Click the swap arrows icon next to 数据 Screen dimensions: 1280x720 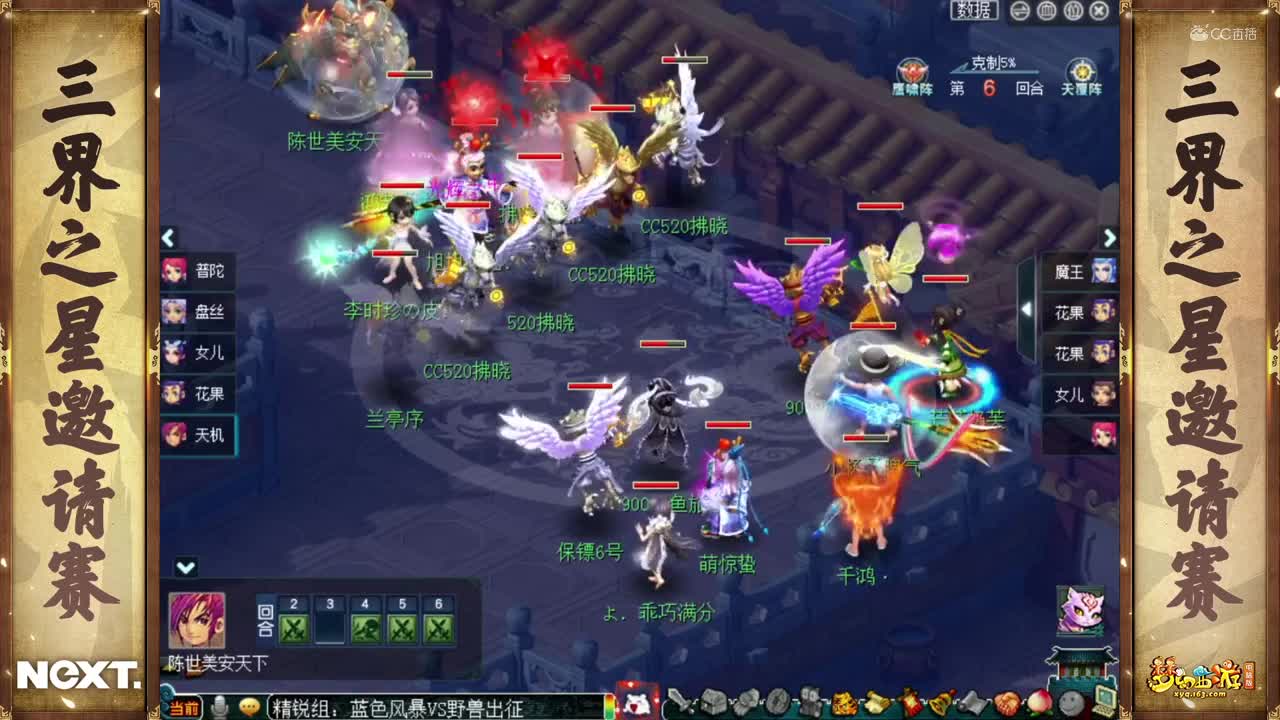[x=1018, y=11]
